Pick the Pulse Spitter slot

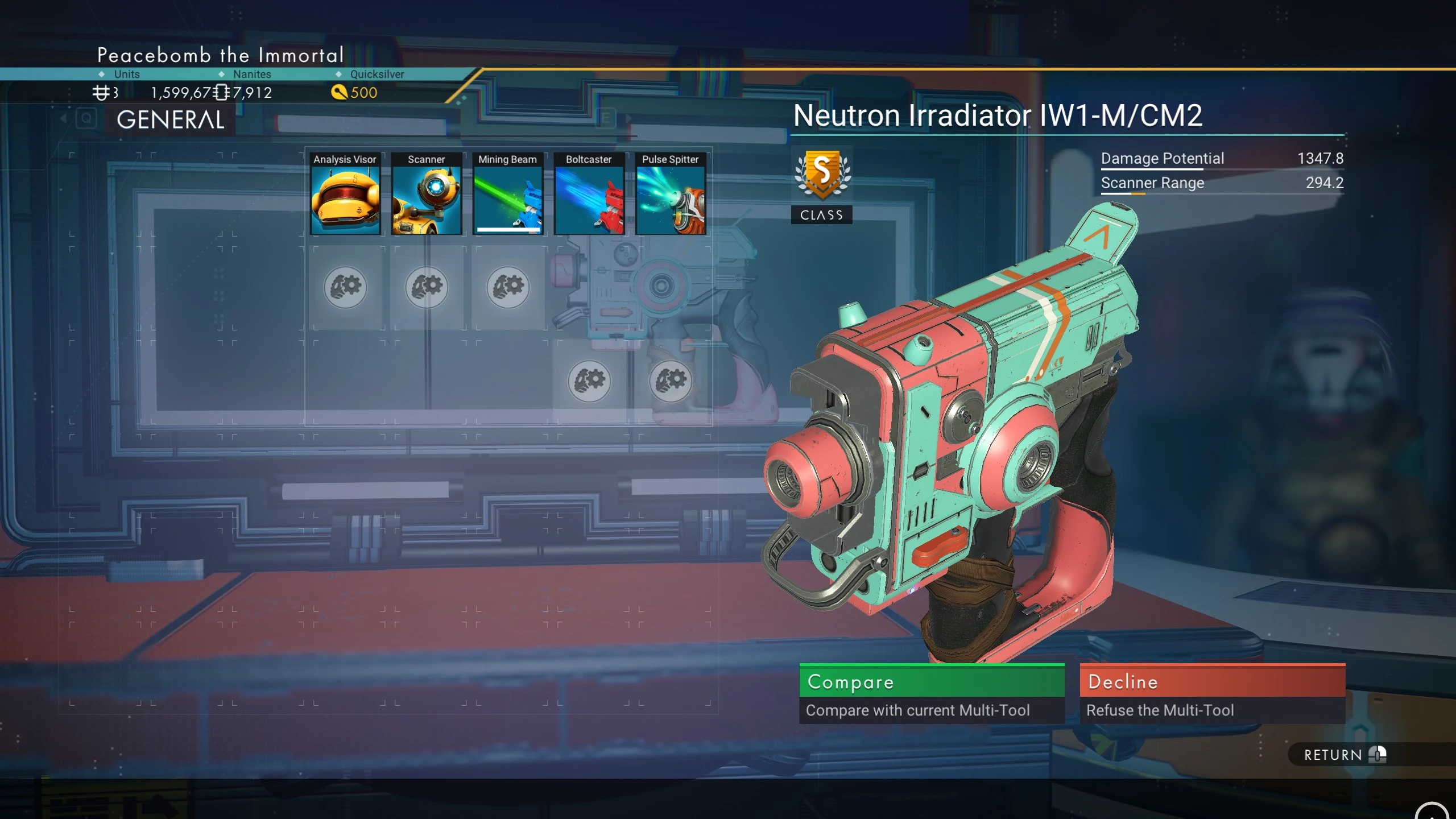tap(670, 194)
